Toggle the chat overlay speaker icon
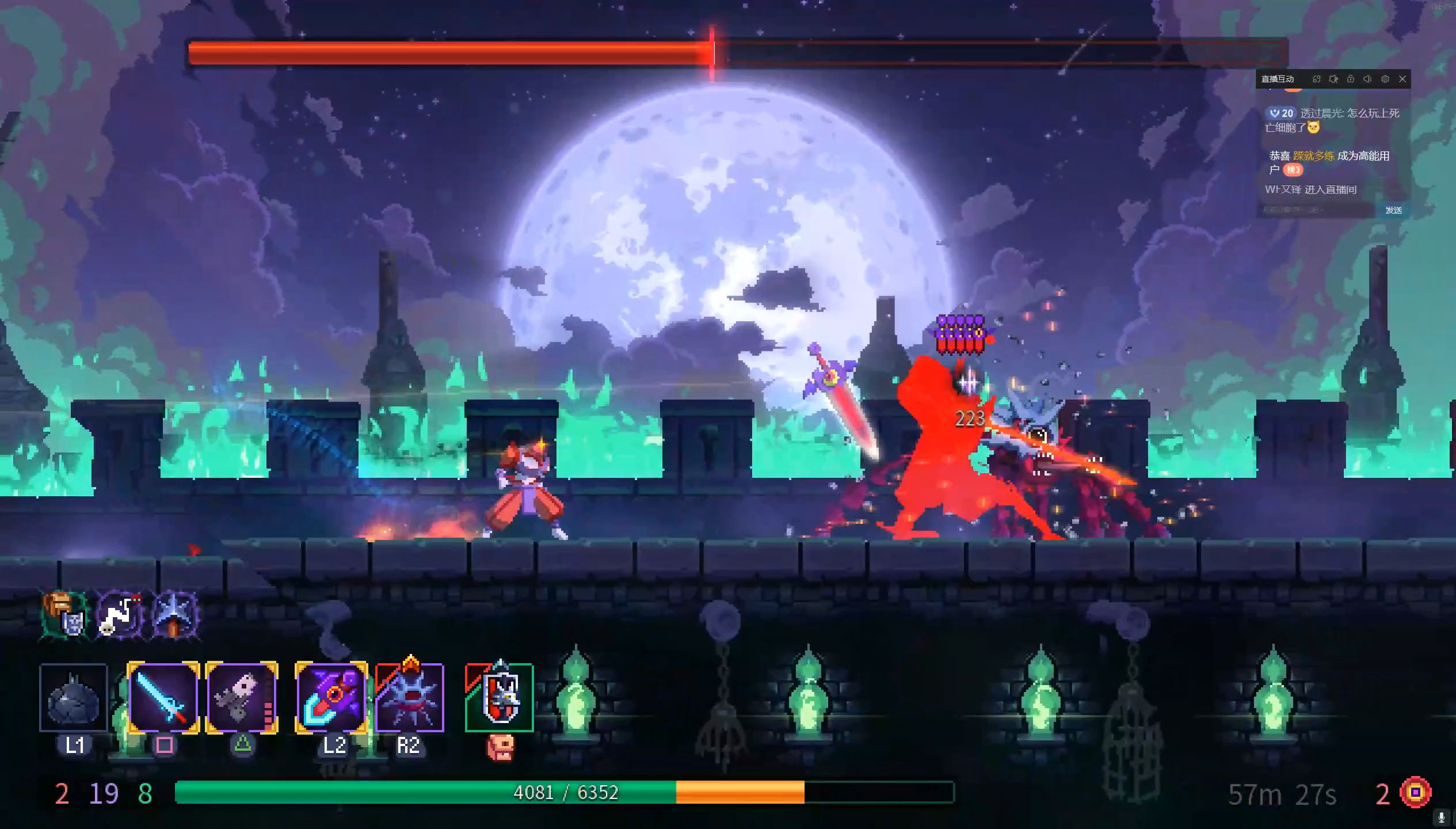This screenshot has width=1456, height=829. [x=1368, y=79]
